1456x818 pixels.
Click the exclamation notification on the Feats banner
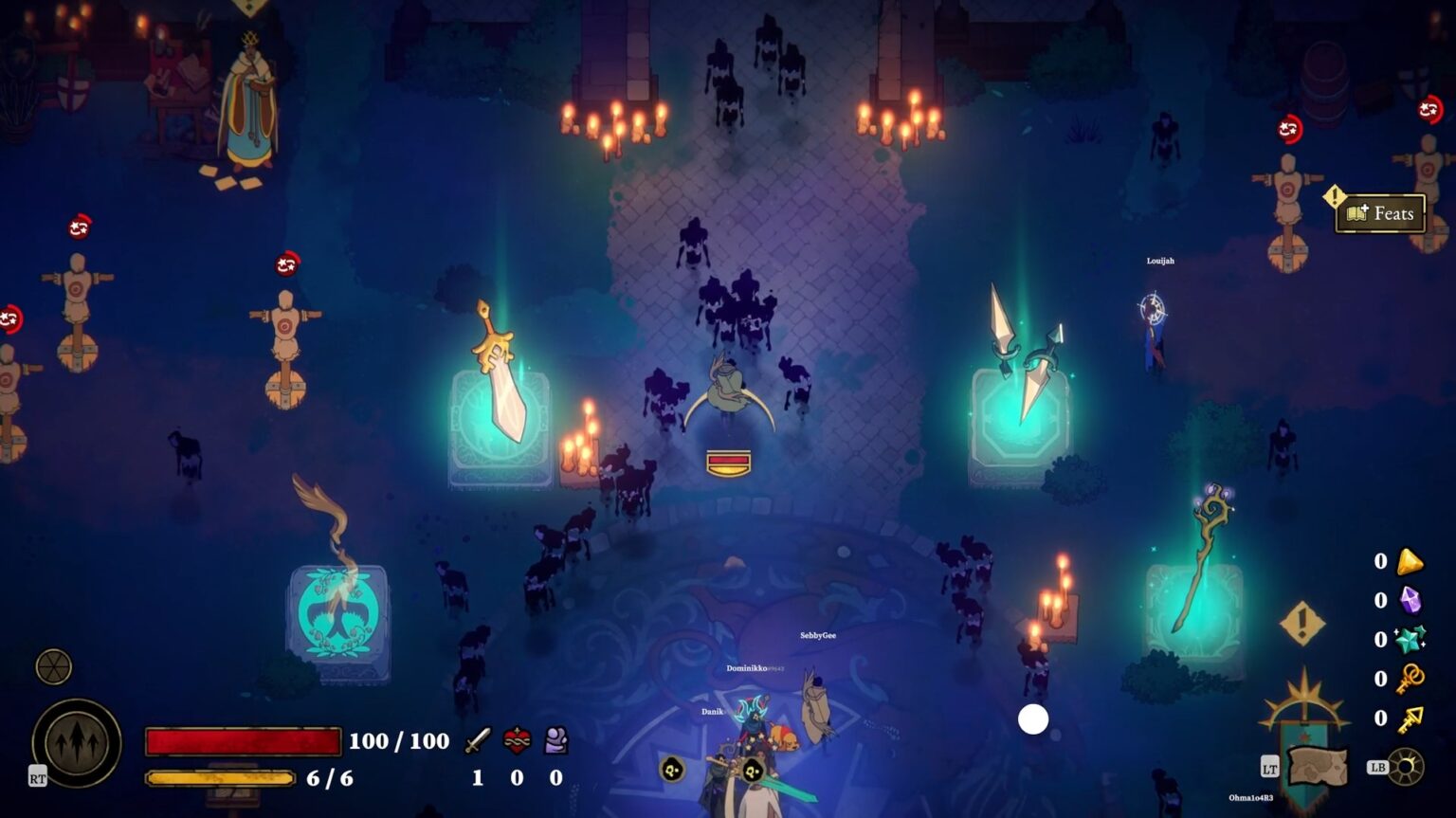coord(1336,199)
